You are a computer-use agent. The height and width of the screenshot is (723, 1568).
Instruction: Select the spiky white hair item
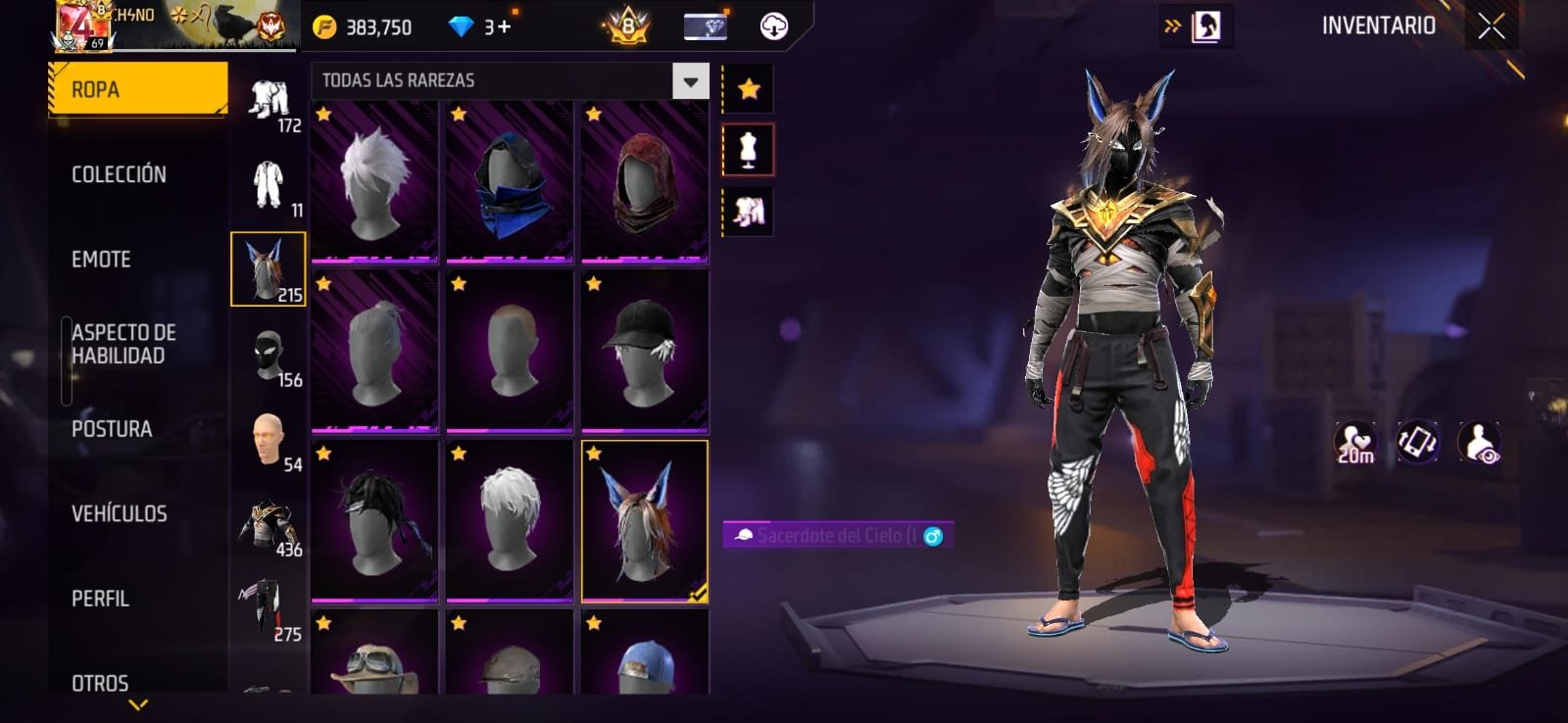pyautogui.click(x=374, y=183)
